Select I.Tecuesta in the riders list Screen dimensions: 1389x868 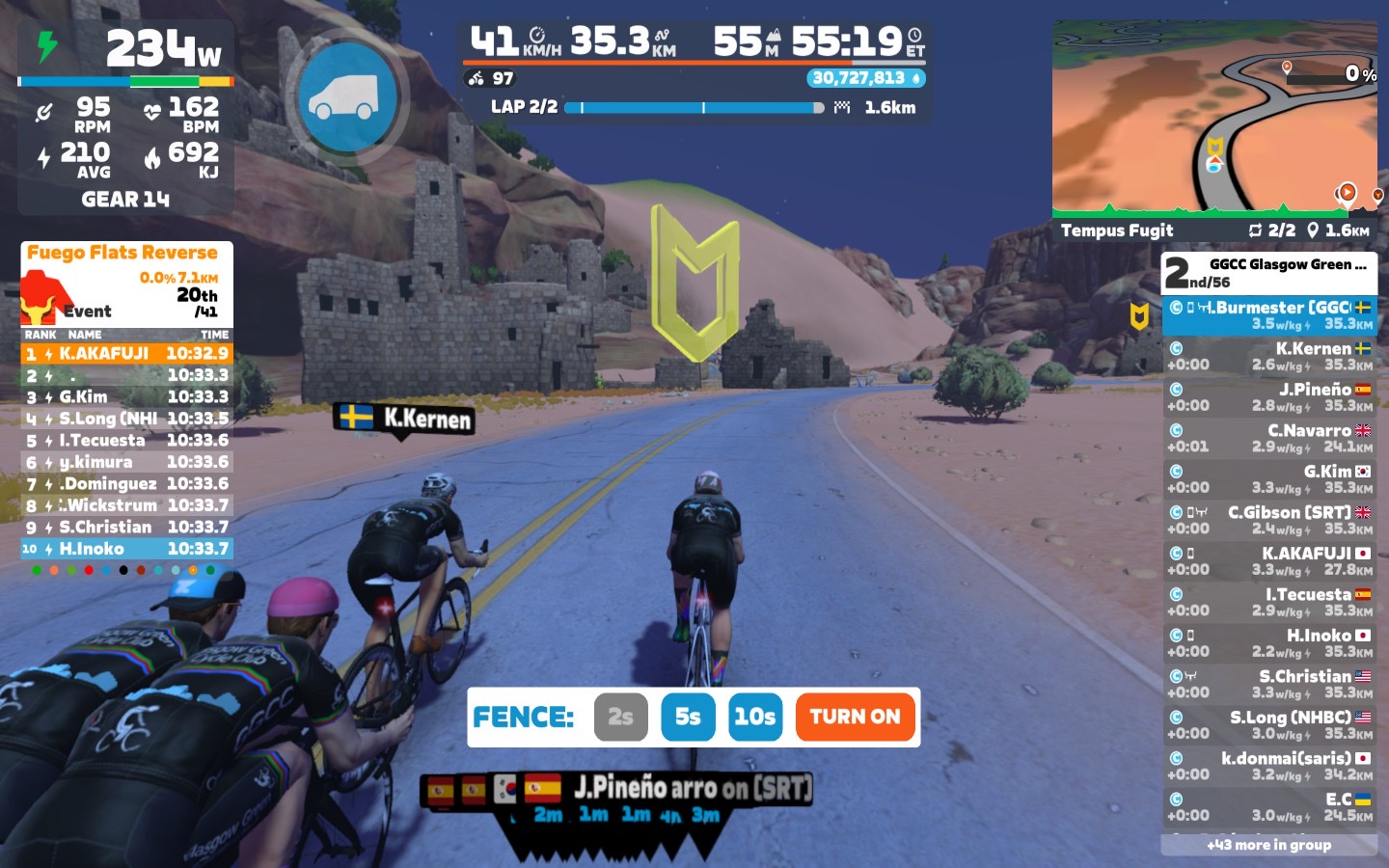tap(1268, 602)
